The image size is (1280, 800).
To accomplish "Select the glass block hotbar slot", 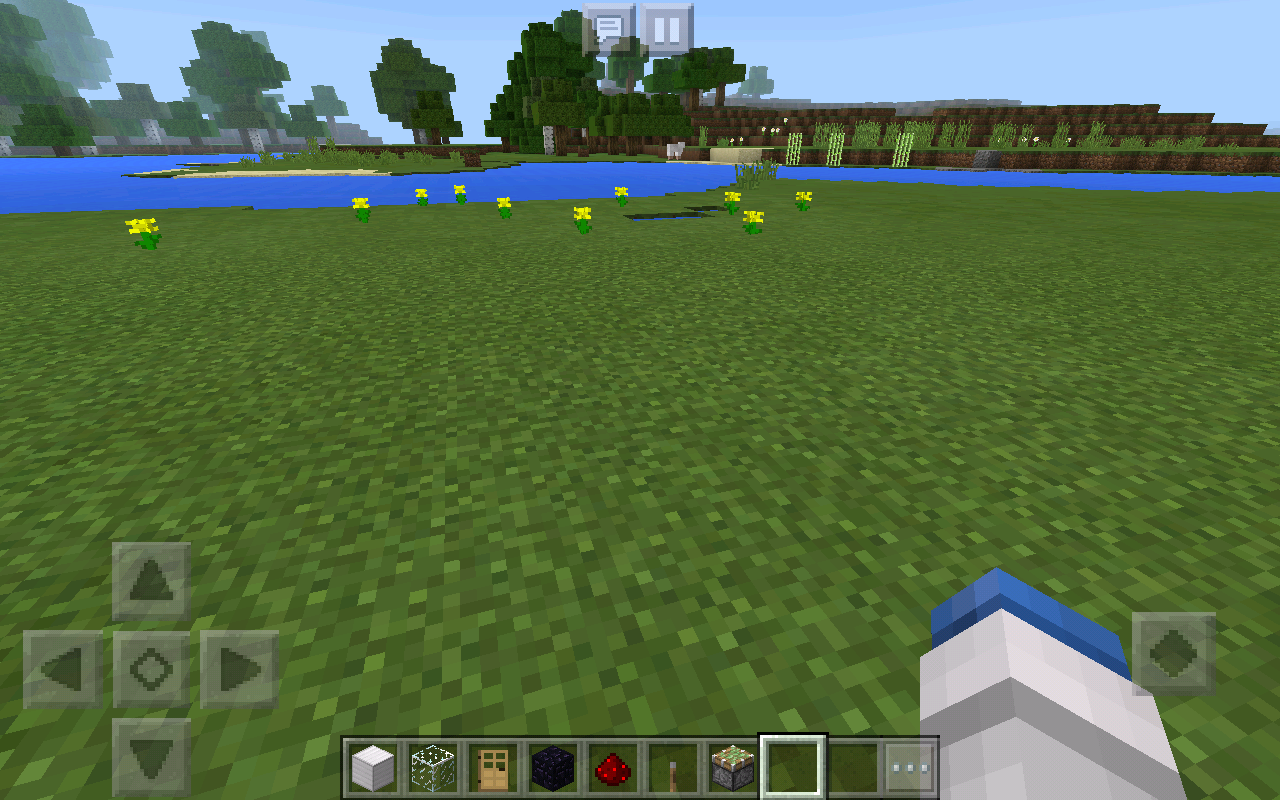I will (x=433, y=766).
